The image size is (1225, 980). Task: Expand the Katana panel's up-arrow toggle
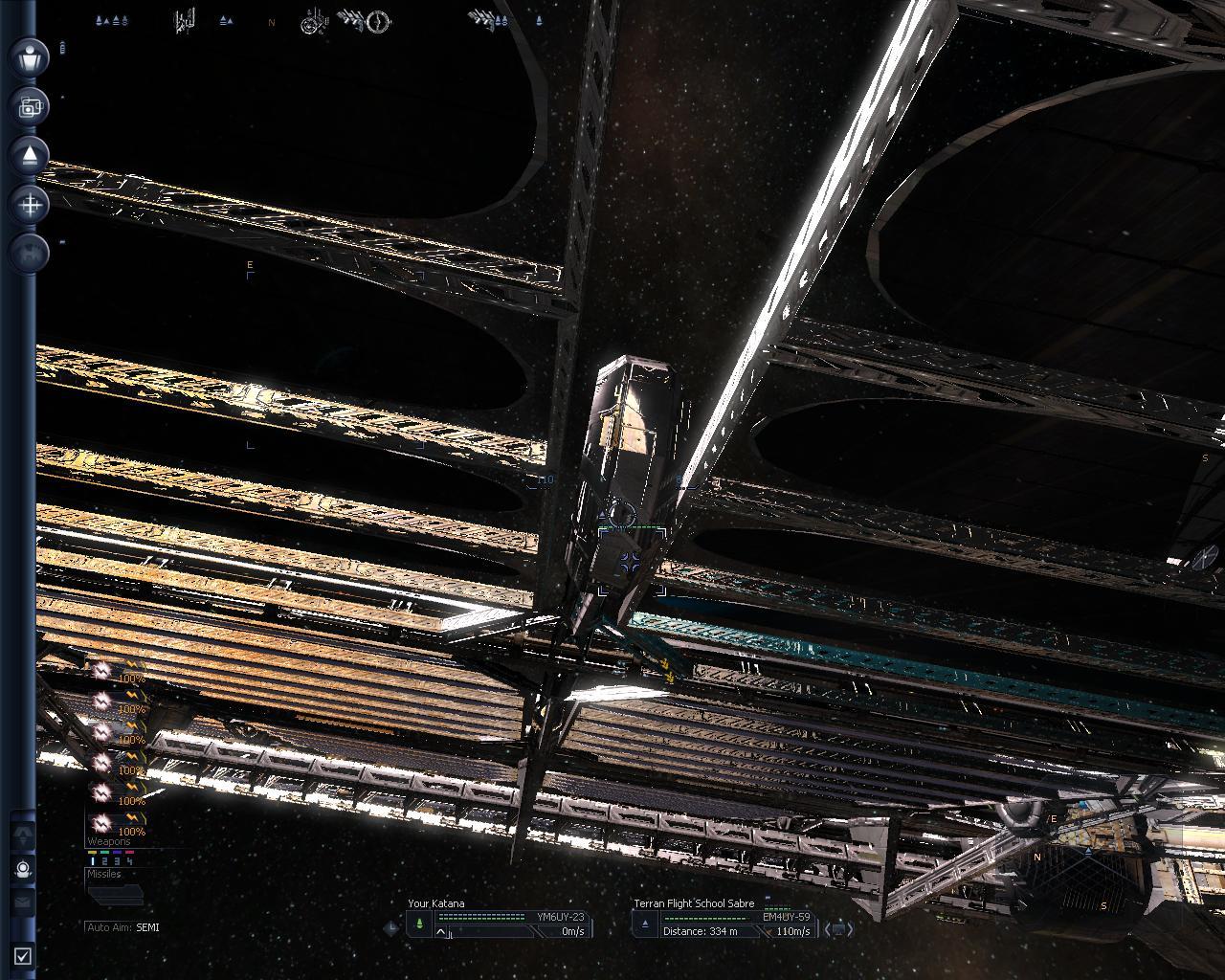point(441,932)
